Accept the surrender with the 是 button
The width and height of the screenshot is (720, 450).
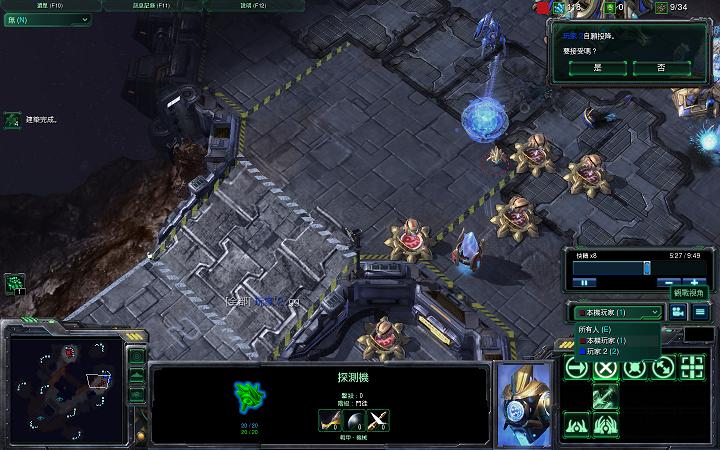(x=598, y=68)
